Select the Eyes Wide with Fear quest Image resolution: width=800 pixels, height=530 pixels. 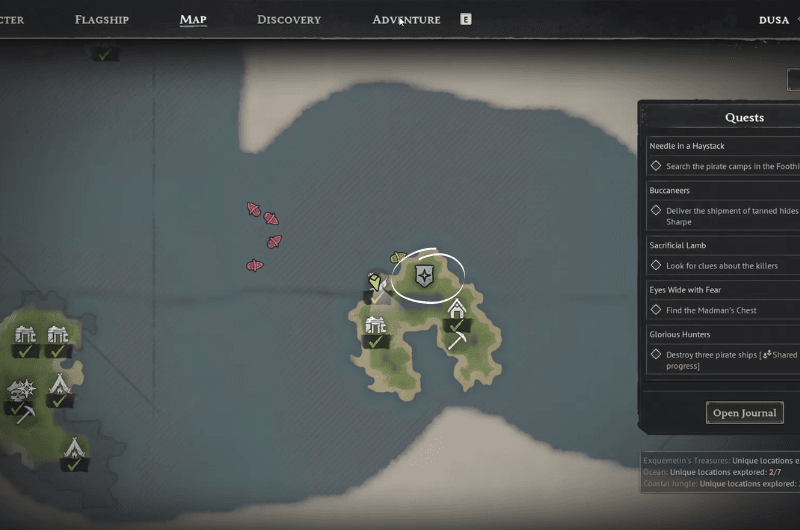(686, 290)
